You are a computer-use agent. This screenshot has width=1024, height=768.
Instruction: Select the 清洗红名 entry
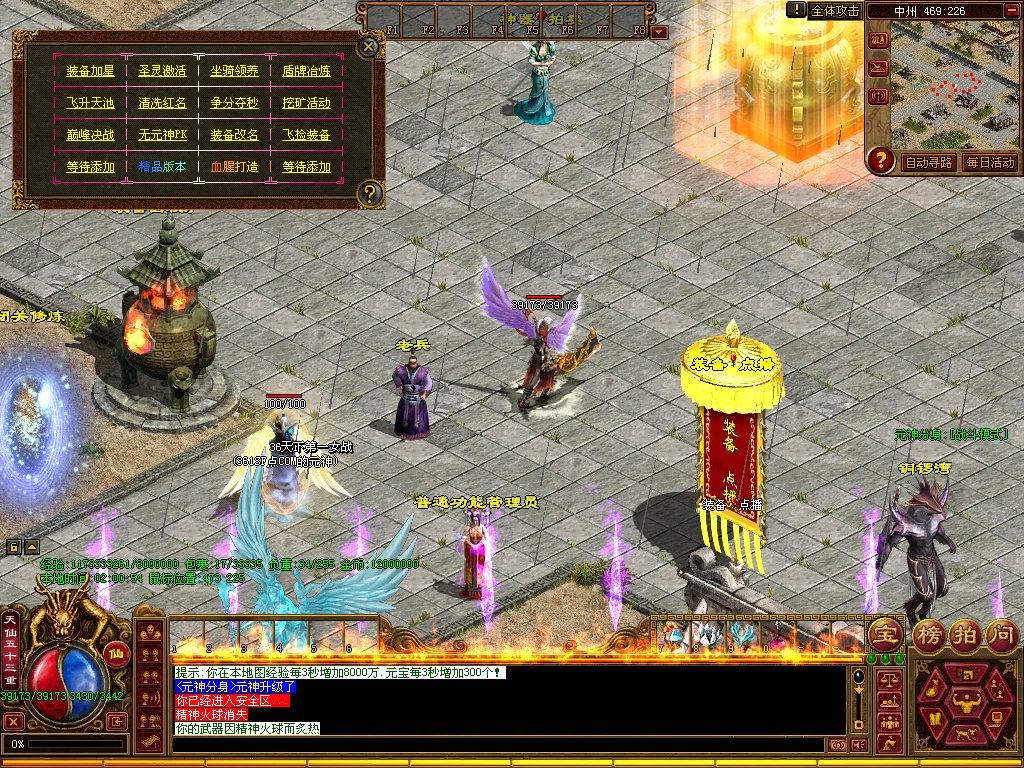(x=162, y=103)
